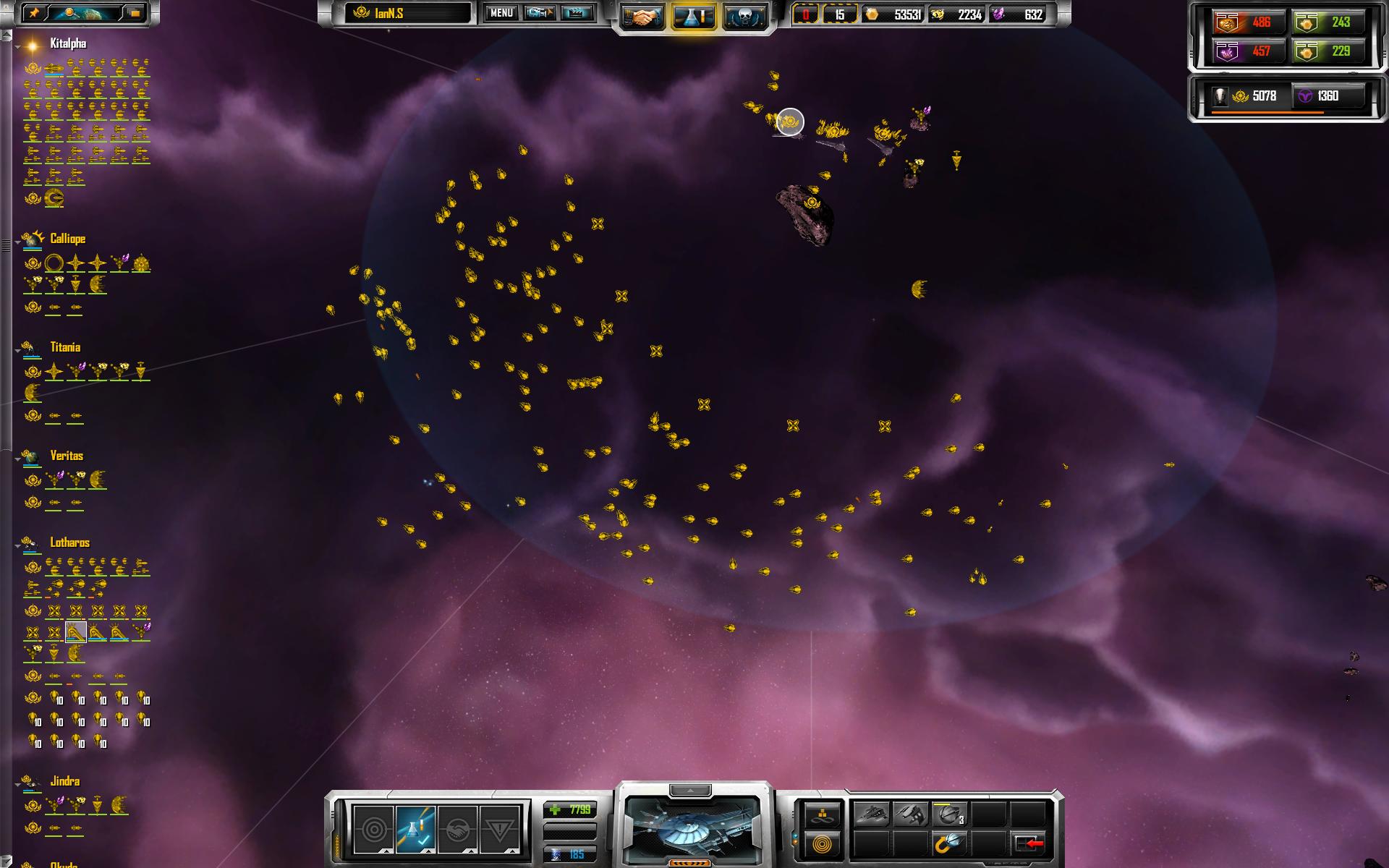Open the game MENU

tap(501, 13)
